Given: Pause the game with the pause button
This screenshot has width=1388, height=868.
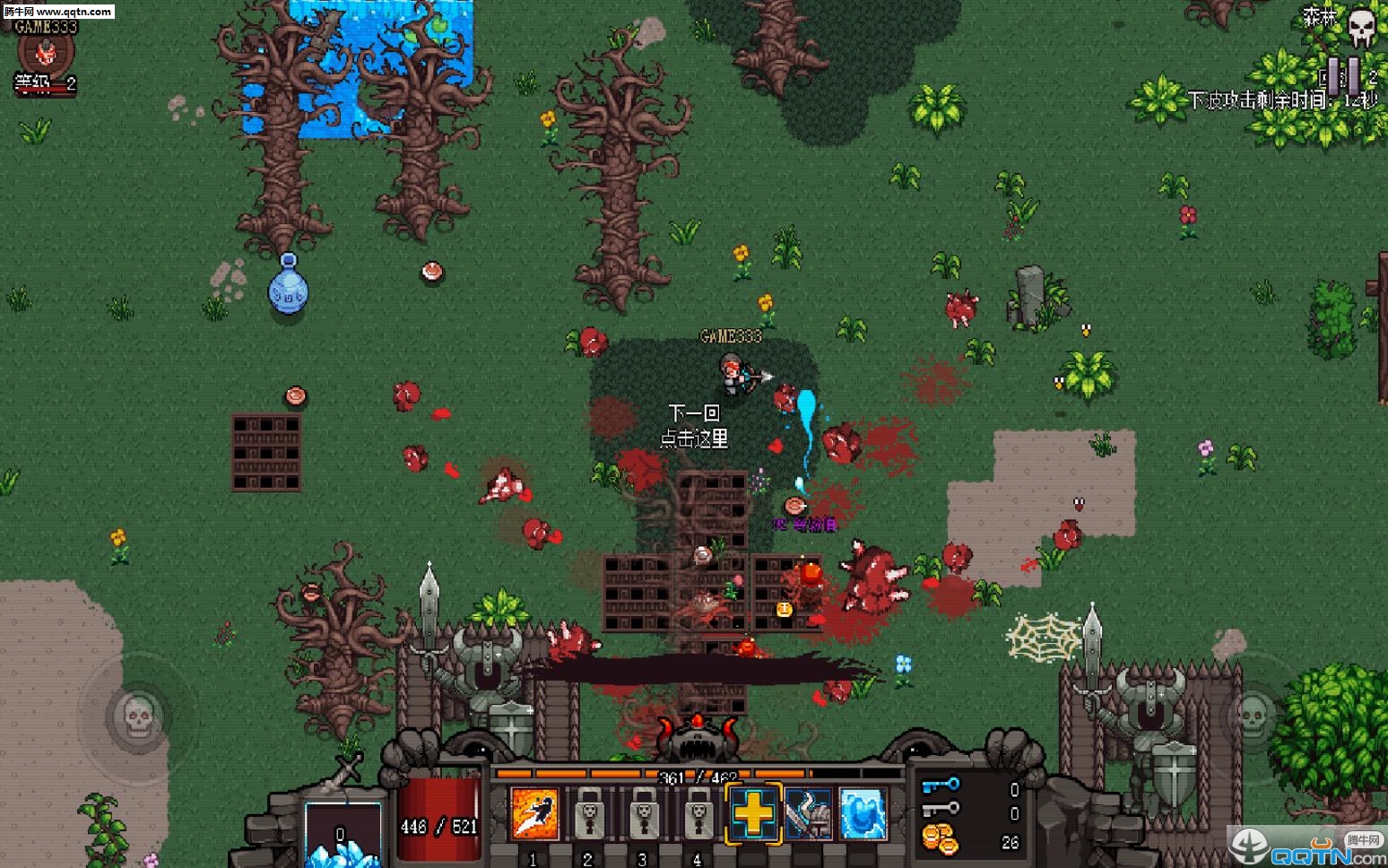Looking at the screenshot, I should (1343, 74).
